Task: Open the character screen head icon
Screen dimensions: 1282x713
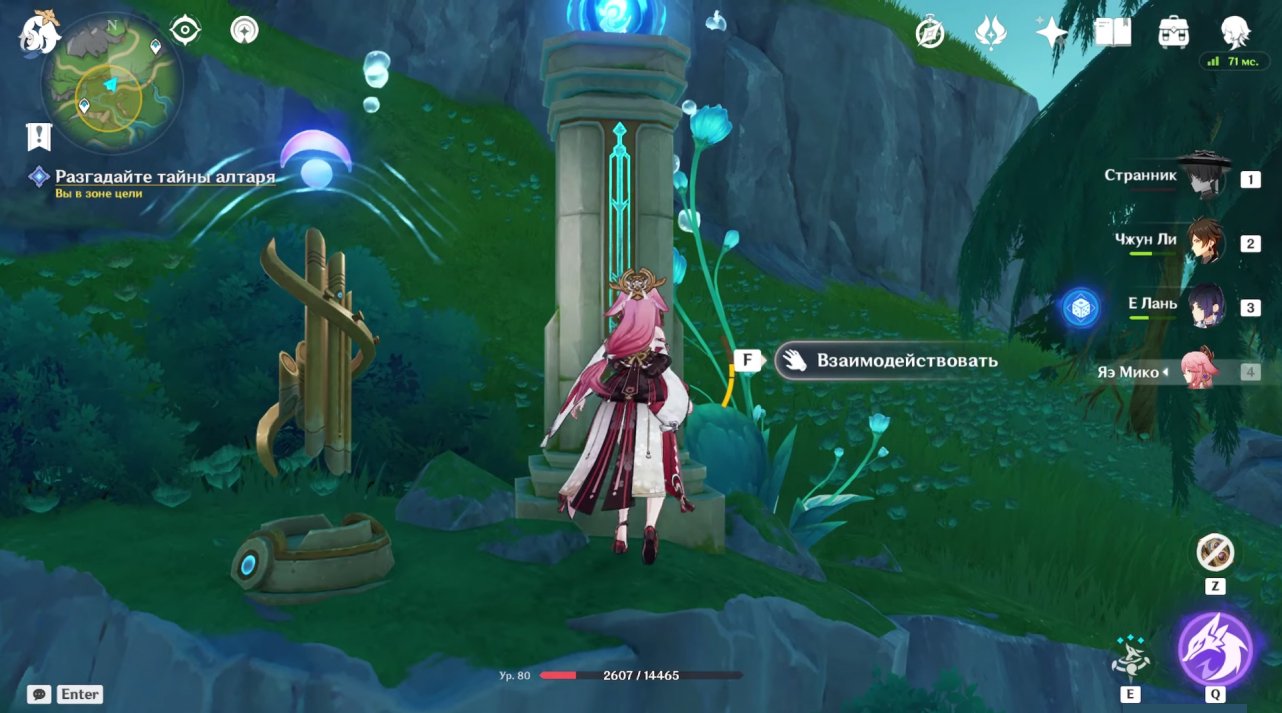Action: coord(1235,31)
